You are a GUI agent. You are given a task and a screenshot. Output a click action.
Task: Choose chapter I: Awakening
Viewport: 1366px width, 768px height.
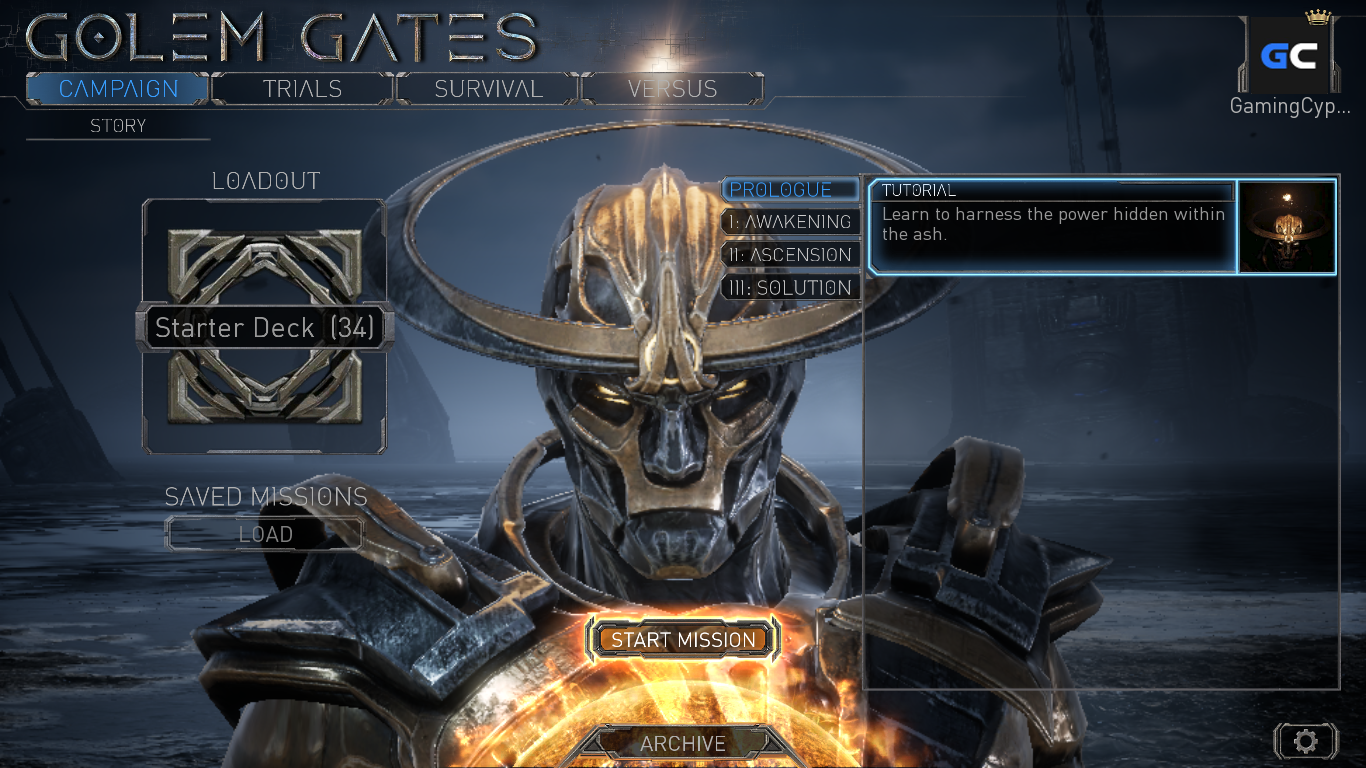click(x=789, y=222)
